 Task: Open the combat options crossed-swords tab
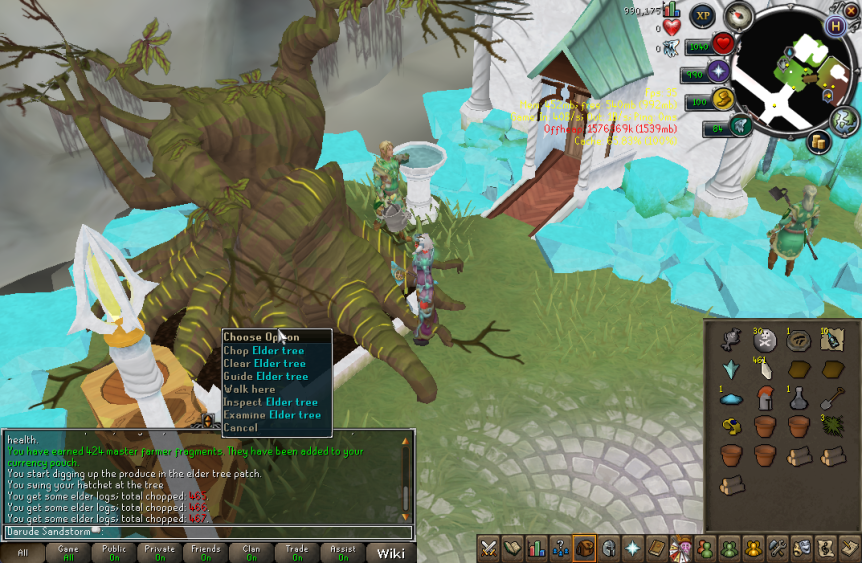click(x=489, y=548)
